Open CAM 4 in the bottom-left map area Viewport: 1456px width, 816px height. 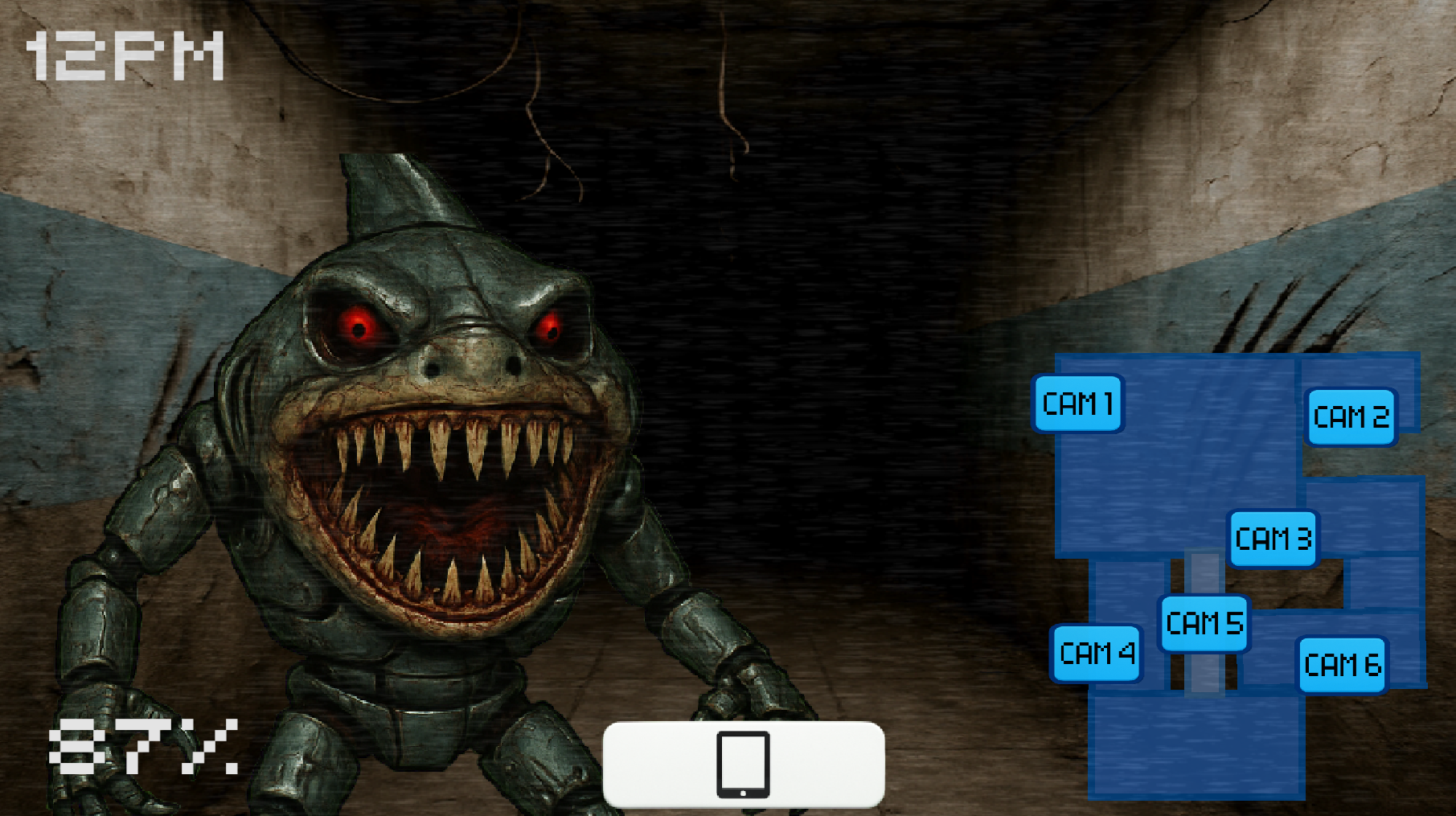(1097, 654)
